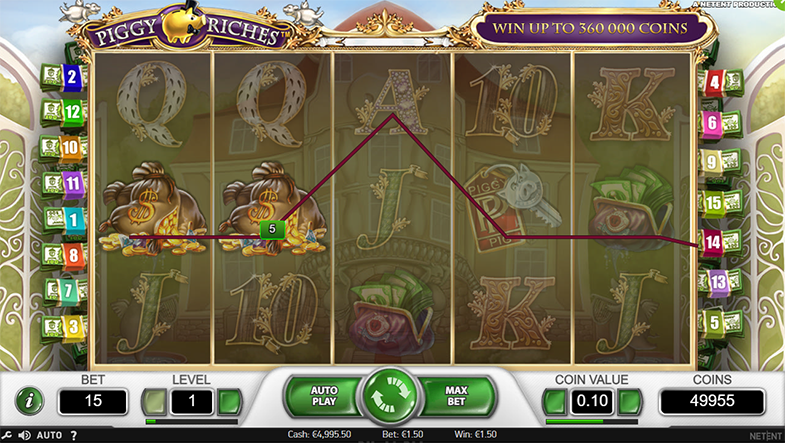Decrease the bet level
This screenshot has height=443, width=785.
pos(153,402)
